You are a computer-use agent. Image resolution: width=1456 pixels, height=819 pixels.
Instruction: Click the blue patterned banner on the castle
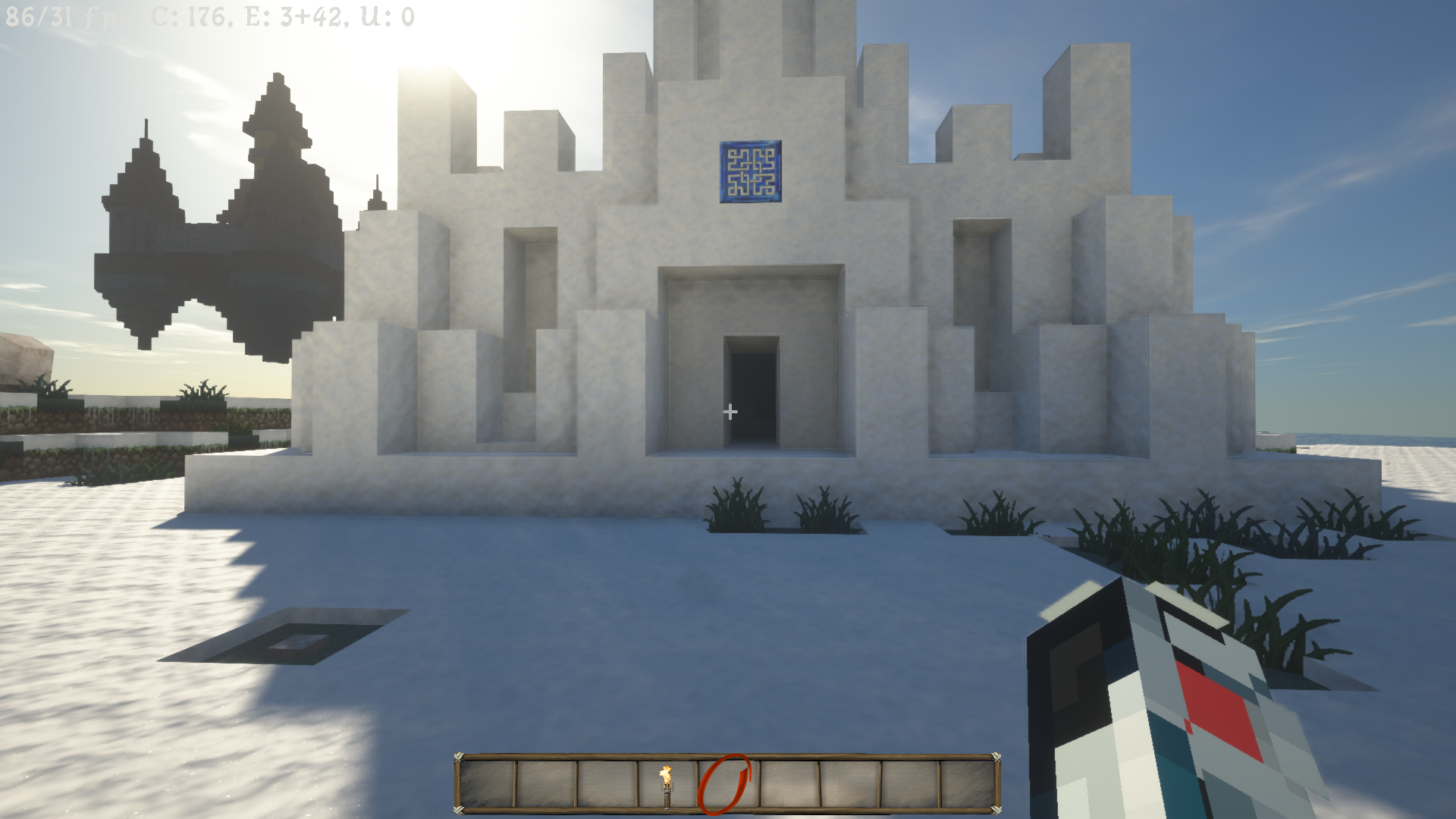pyautogui.click(x=749, y=173)
